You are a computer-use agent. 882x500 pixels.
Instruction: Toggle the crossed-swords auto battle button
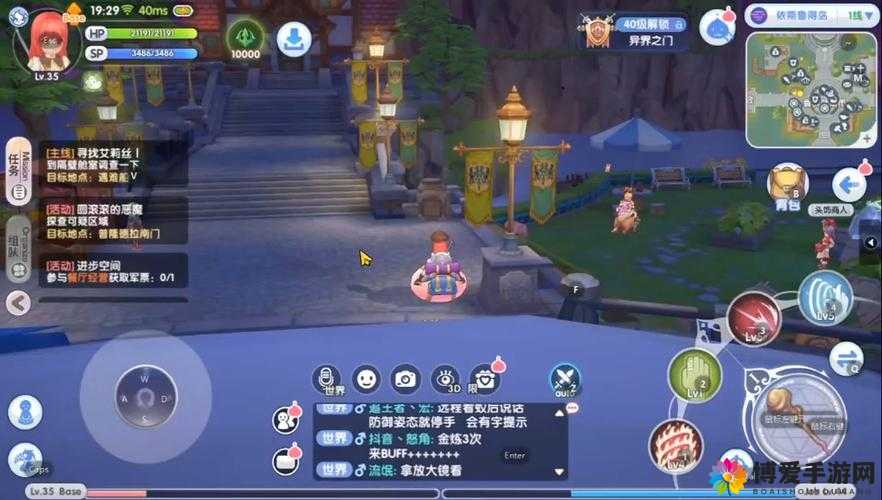tap(565, 378)
